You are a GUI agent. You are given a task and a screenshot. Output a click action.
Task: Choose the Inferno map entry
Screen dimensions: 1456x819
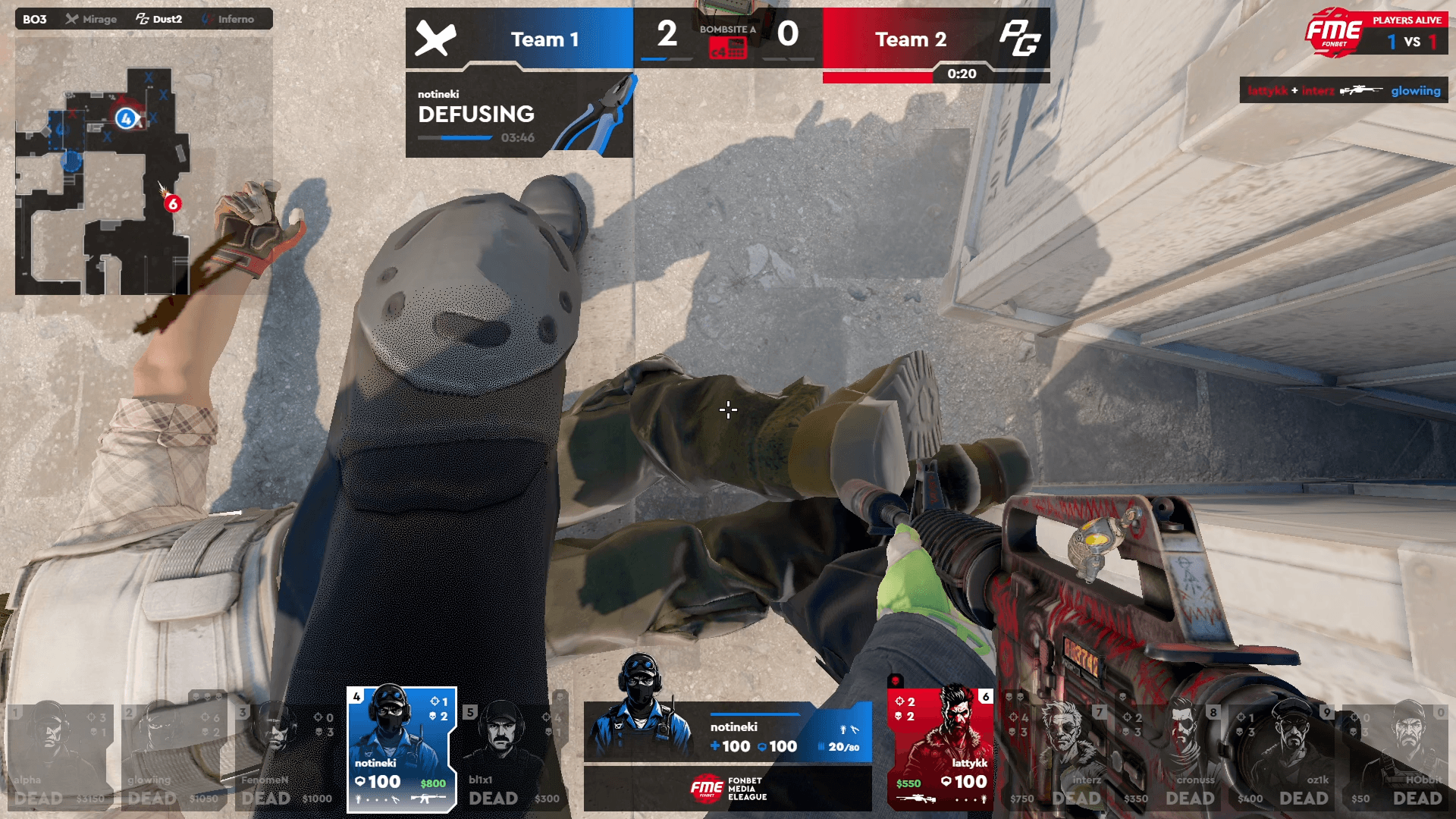pyautogui.click(x=228, y=19)
